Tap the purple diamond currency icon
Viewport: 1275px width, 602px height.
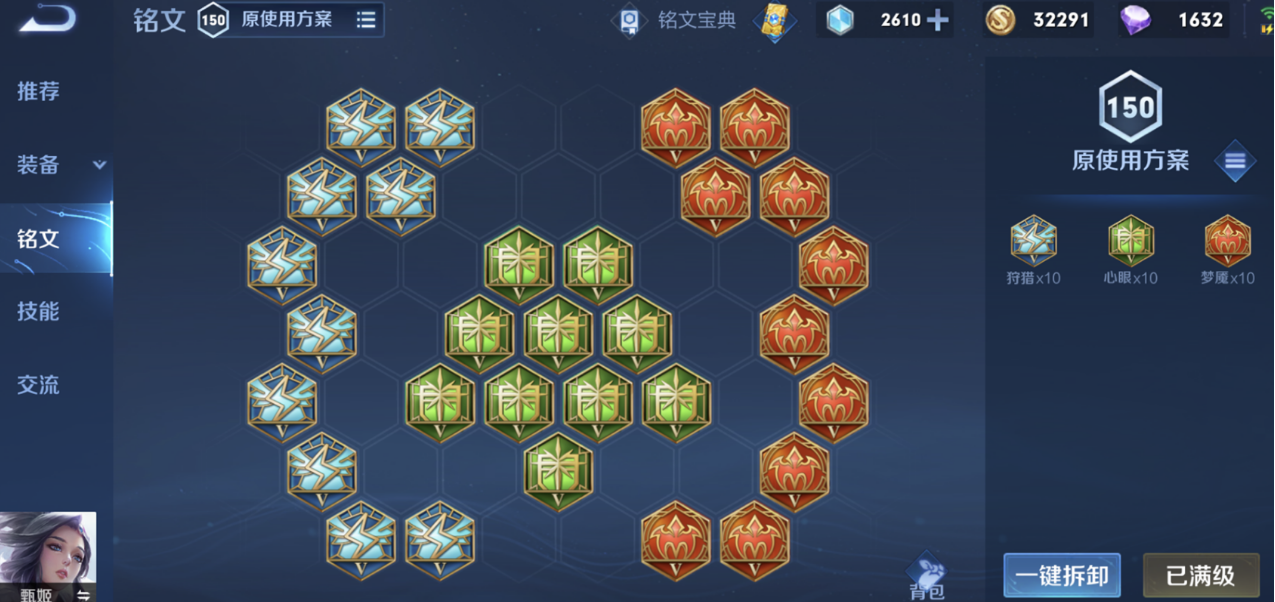point(1135,20)
